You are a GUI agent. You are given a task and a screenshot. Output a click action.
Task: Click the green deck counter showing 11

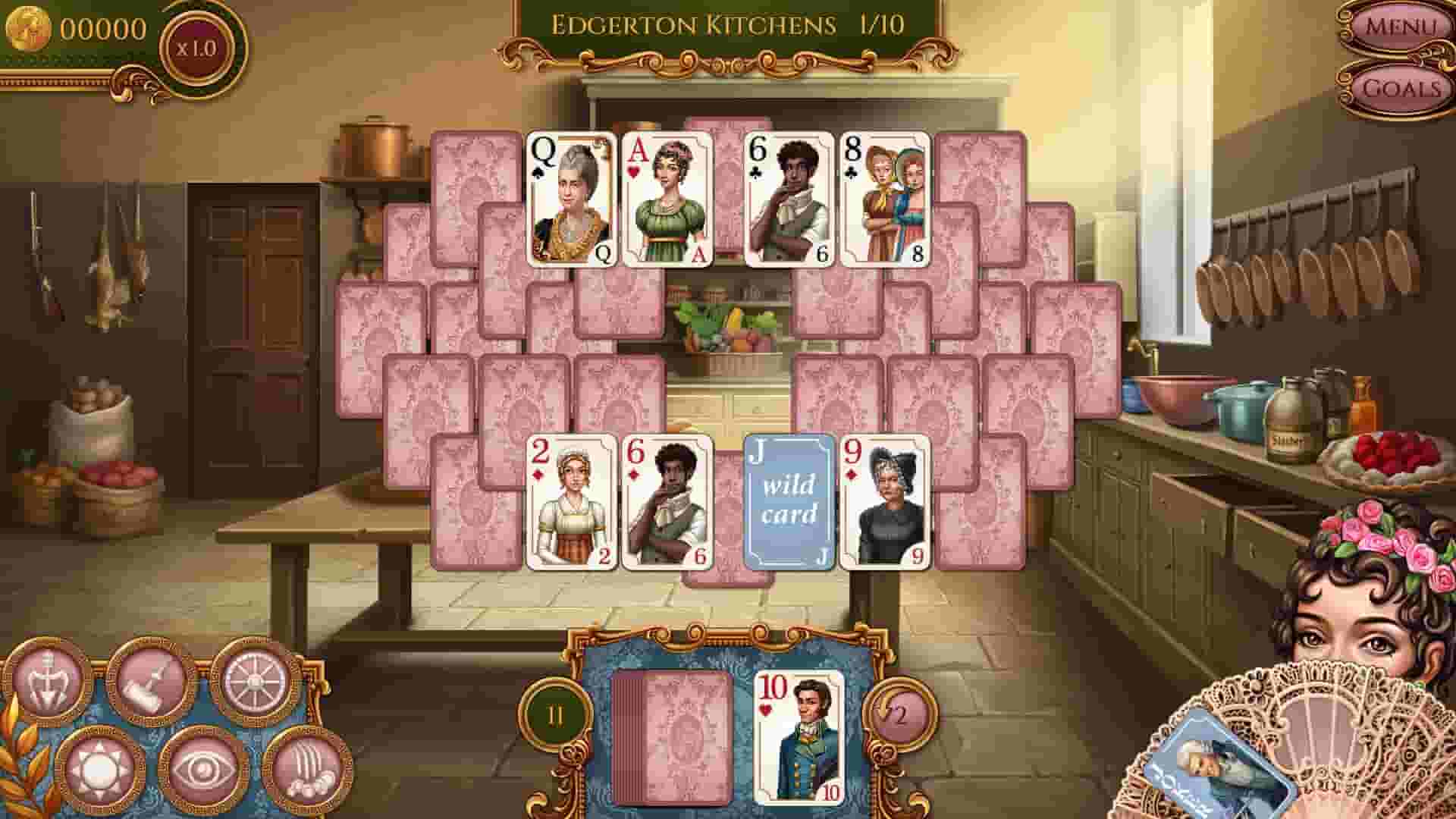coord(556,714)
